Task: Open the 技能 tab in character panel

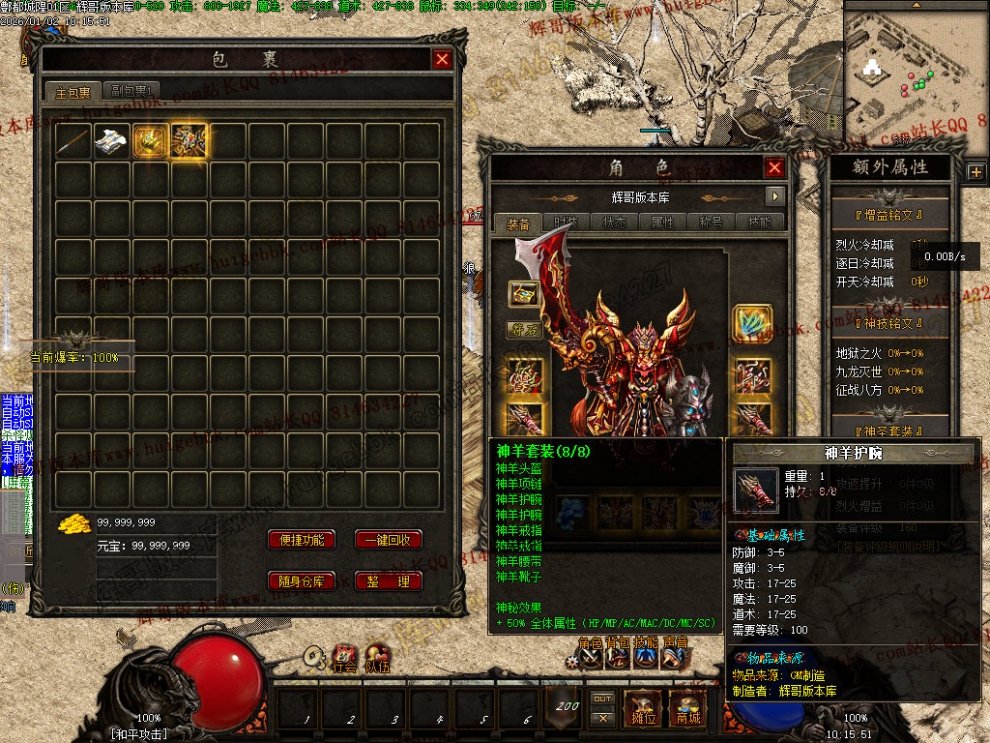Action: point(757,223)
